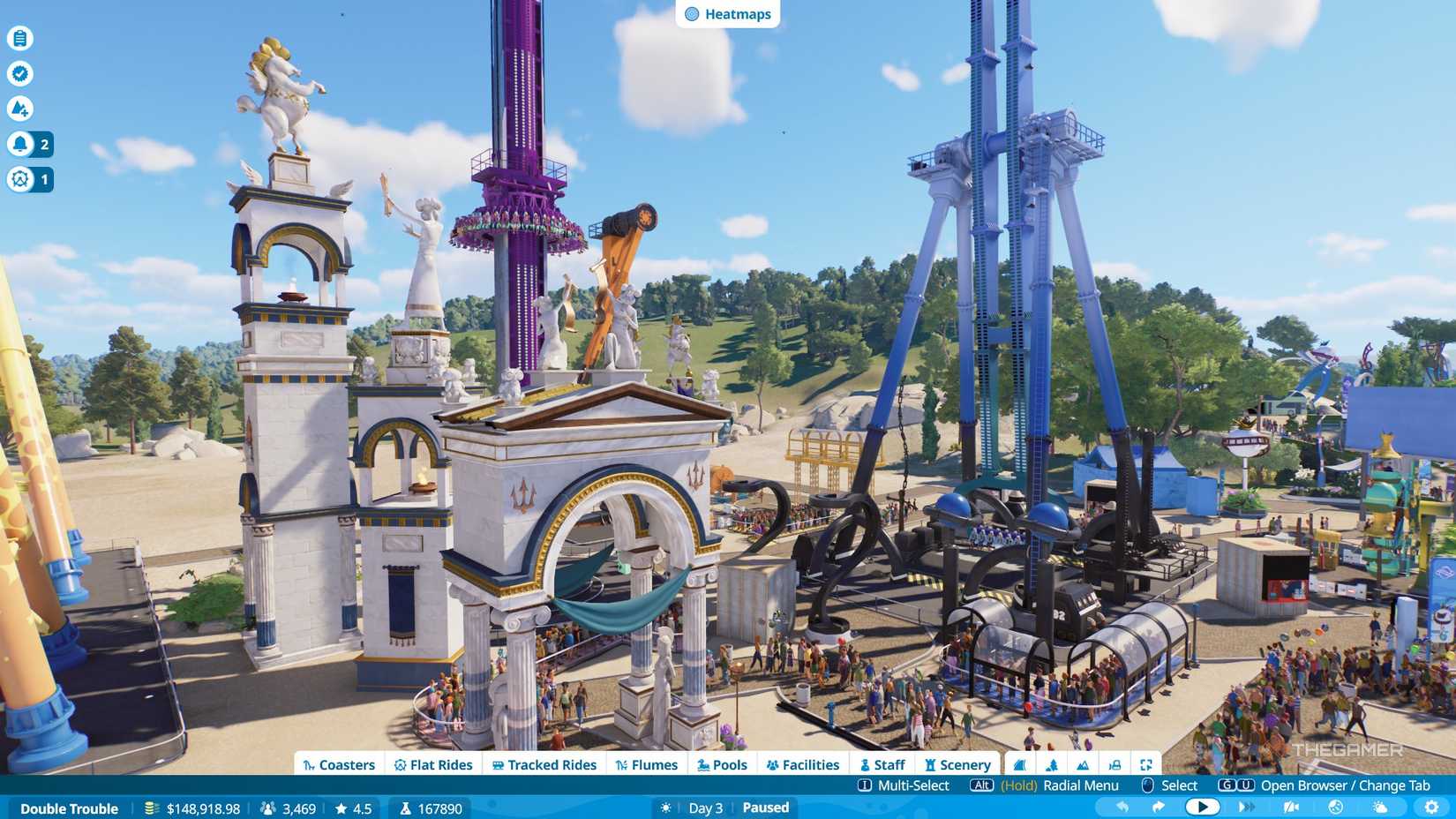Select the park rating badge icon
Screen dimensions: 1456x819
pos(19,74)
